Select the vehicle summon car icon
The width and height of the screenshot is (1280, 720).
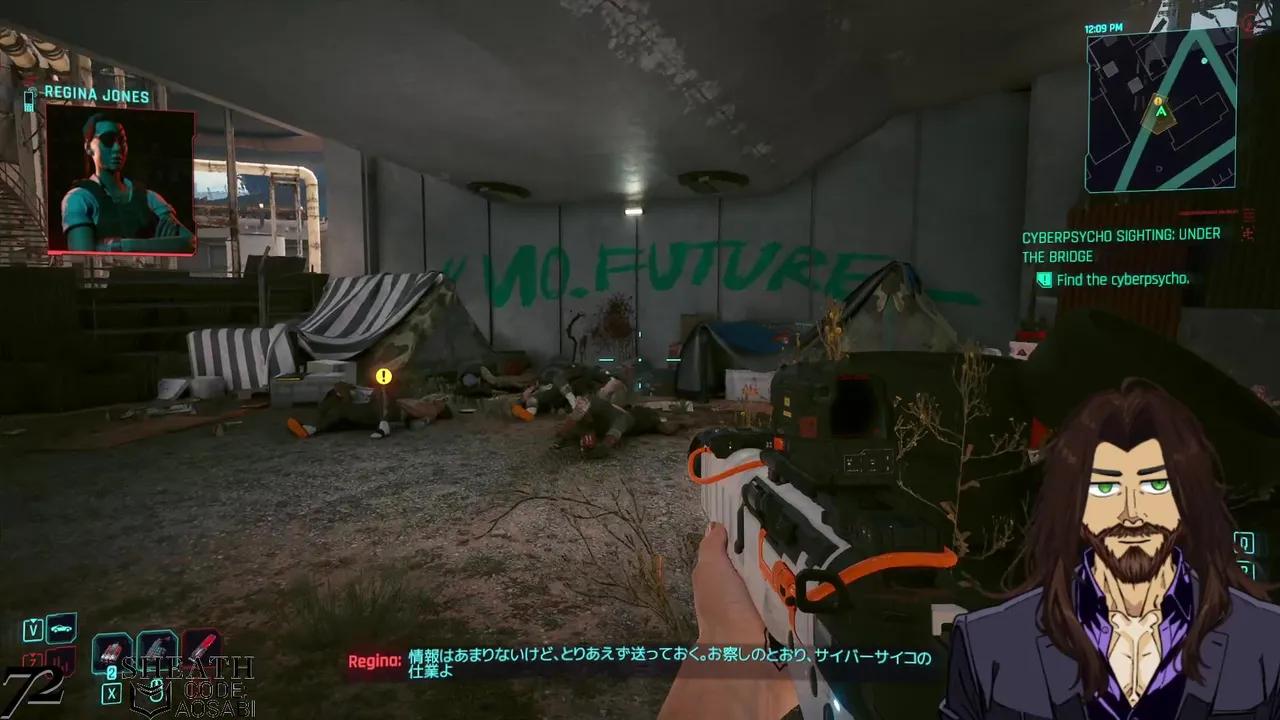tap(61, 630)
